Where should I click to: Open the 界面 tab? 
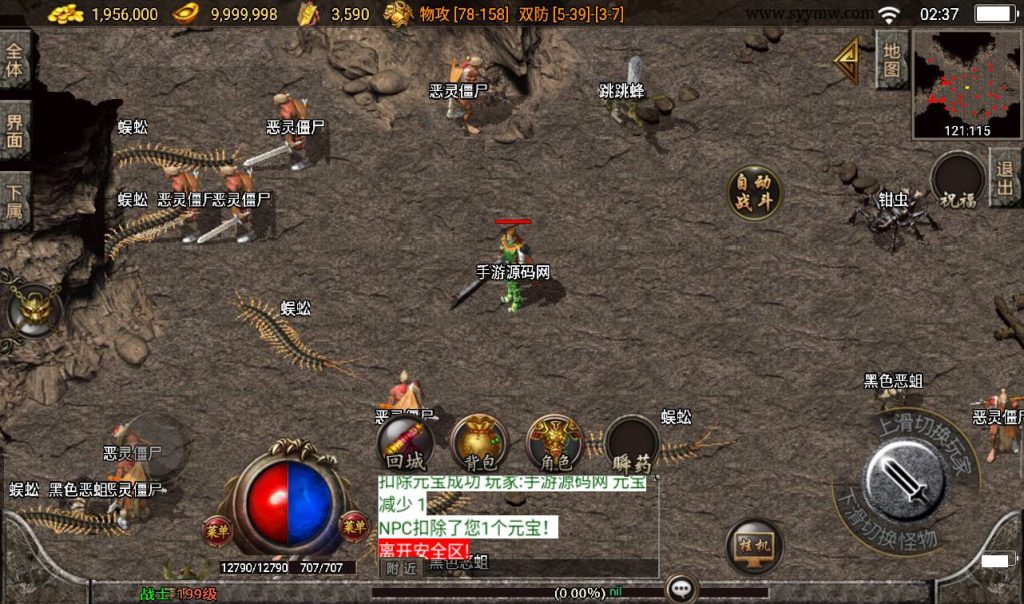(15, 131)
